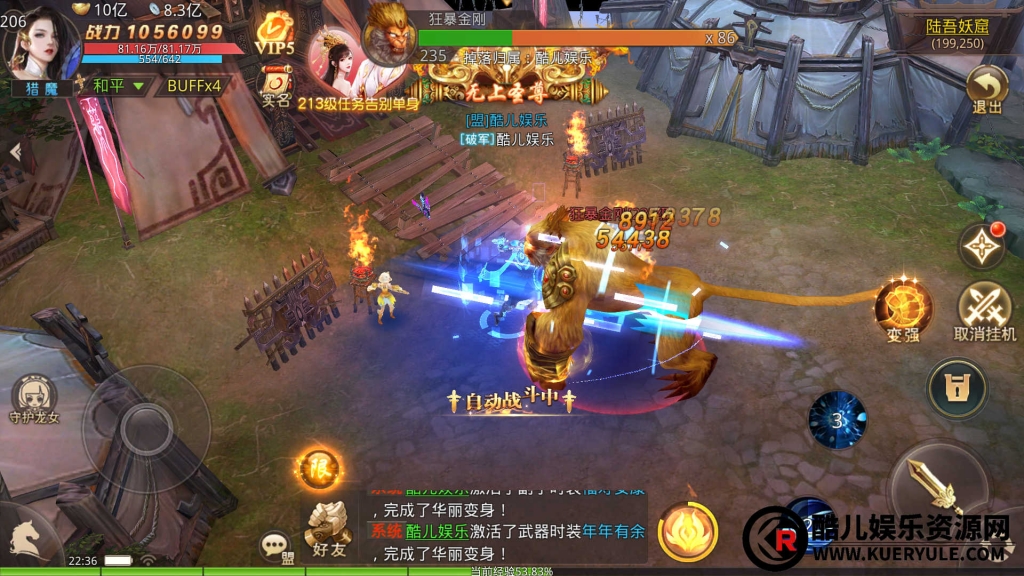View active BUFFx4 effects
Screen dimensions: 1024x576
(x=194, y=86)
